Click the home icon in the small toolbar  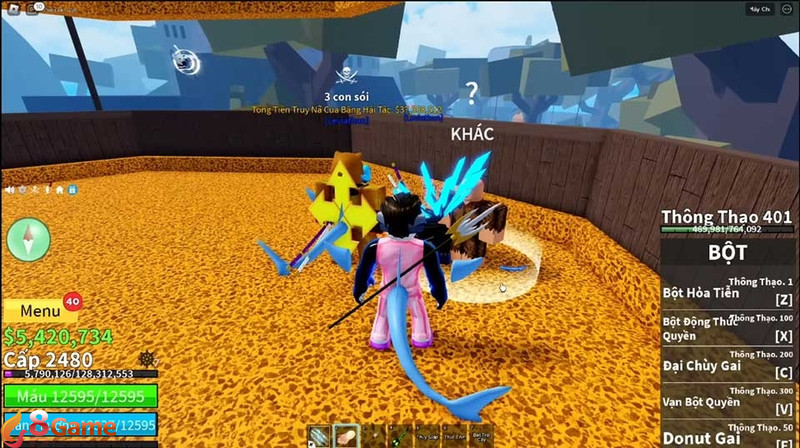[60, 188]
